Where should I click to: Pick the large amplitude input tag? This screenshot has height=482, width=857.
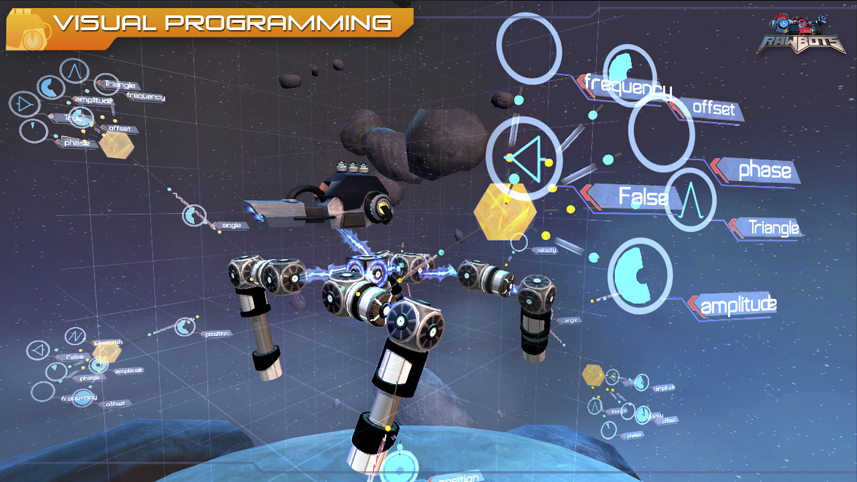(x=738, y=304)
